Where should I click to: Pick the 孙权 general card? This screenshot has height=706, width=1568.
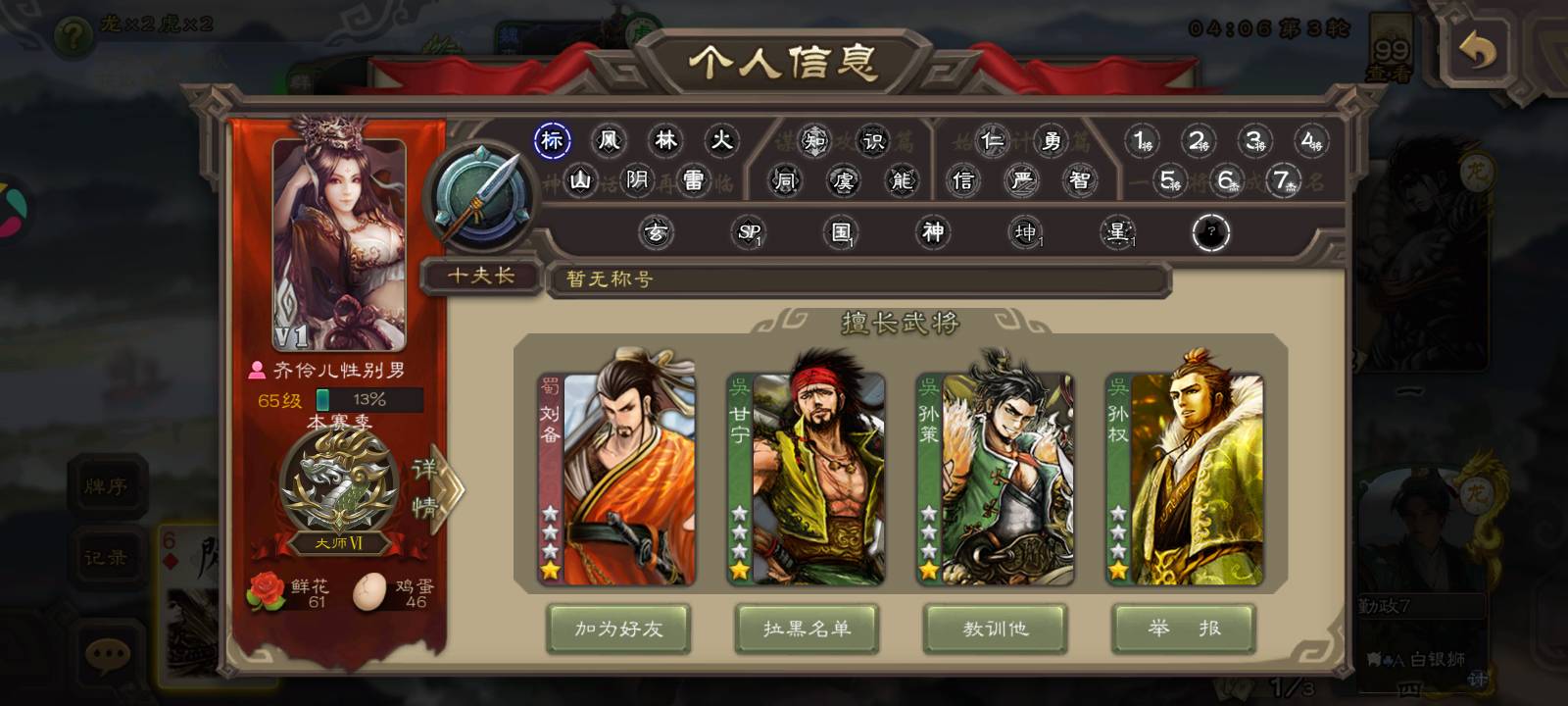(1184, 479)
